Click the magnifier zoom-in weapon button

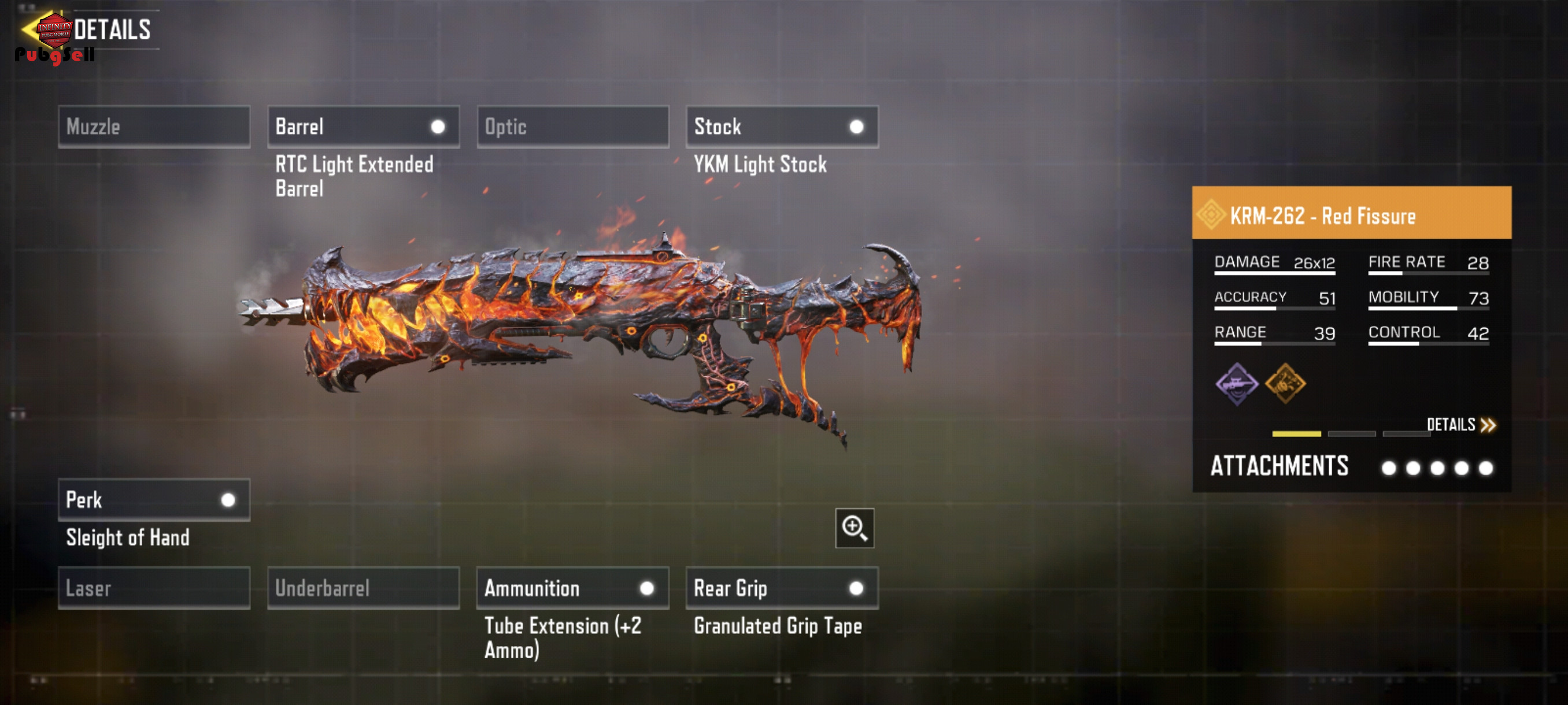pyautogui.click(x=854, y=528)
